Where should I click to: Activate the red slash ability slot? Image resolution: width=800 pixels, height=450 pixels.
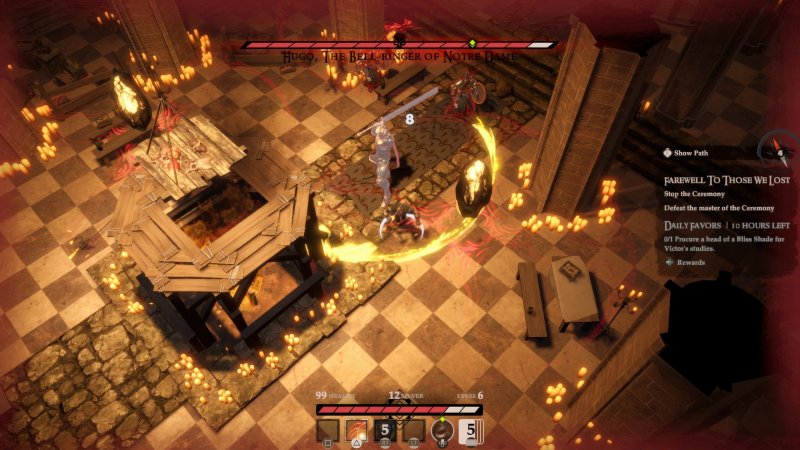tap(356, 431)
